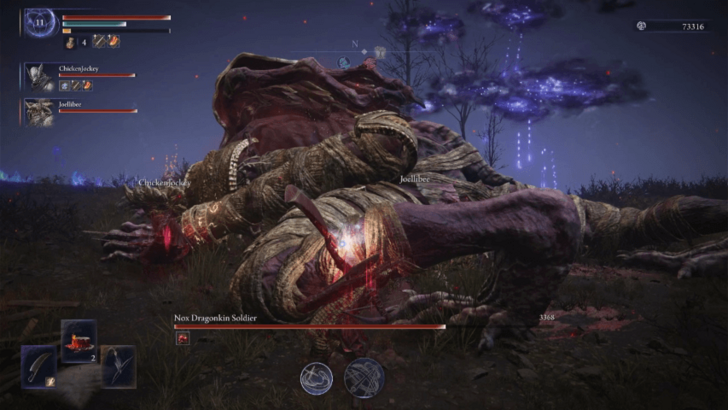Inspect the boss's red status effect icon

[182, 339]
